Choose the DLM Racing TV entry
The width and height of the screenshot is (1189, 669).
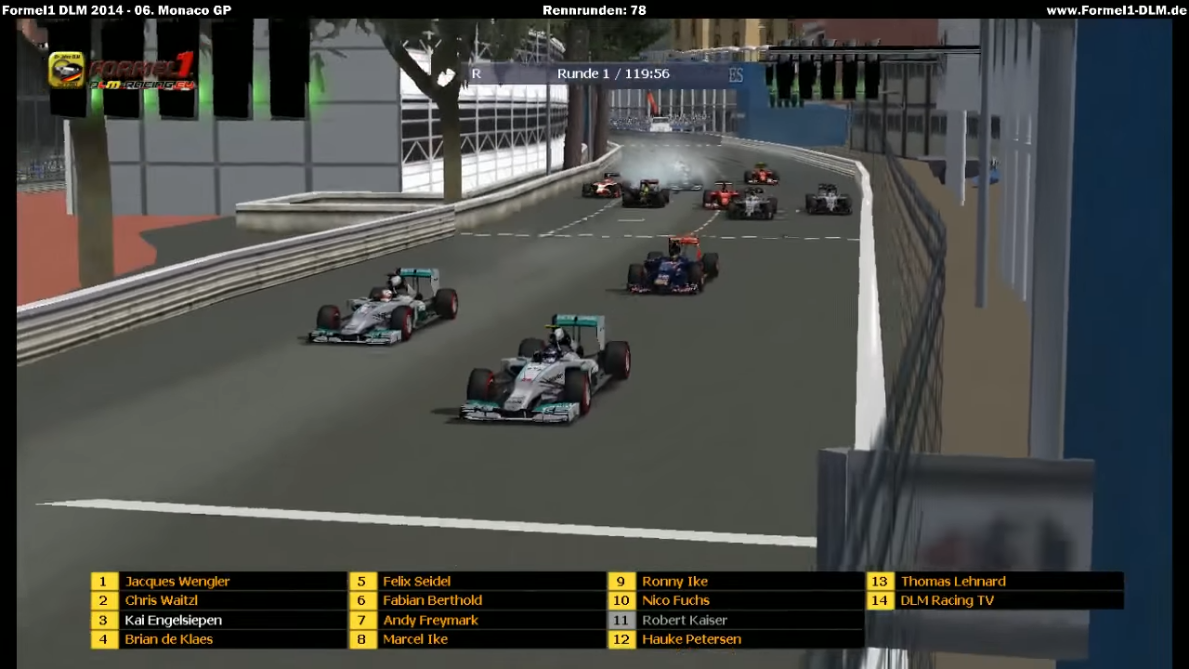946,600
